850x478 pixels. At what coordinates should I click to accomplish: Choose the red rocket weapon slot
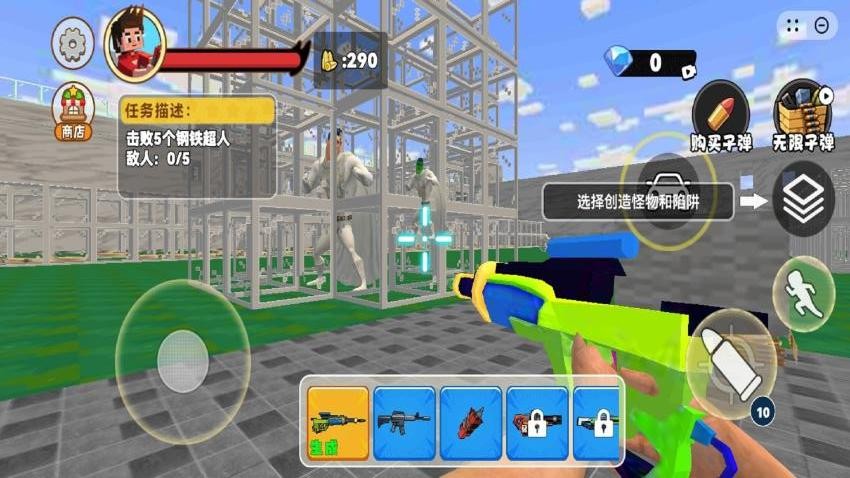click(x=470, y=421)
